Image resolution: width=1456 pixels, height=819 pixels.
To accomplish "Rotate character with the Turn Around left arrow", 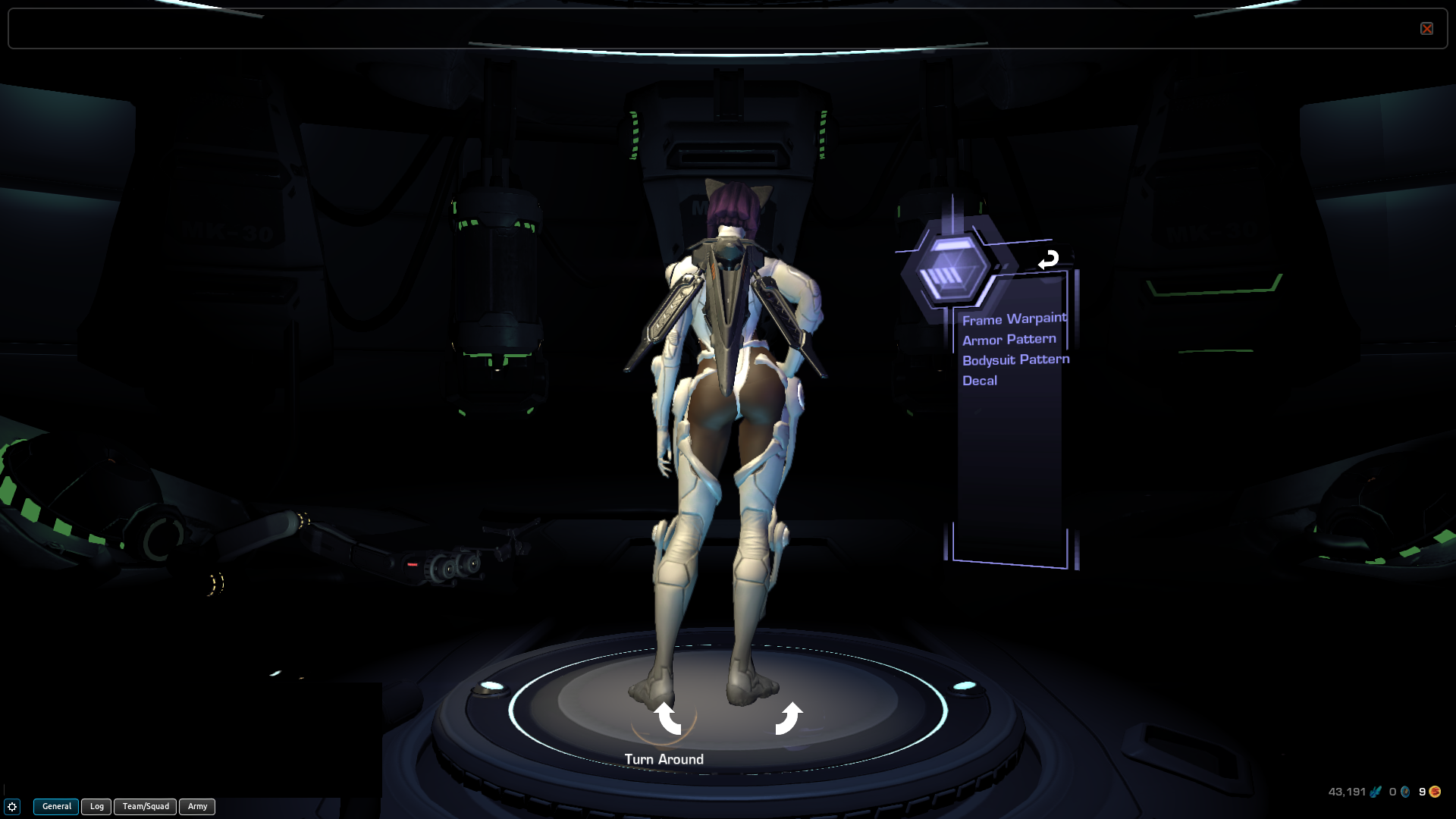I will coord(667,718).
